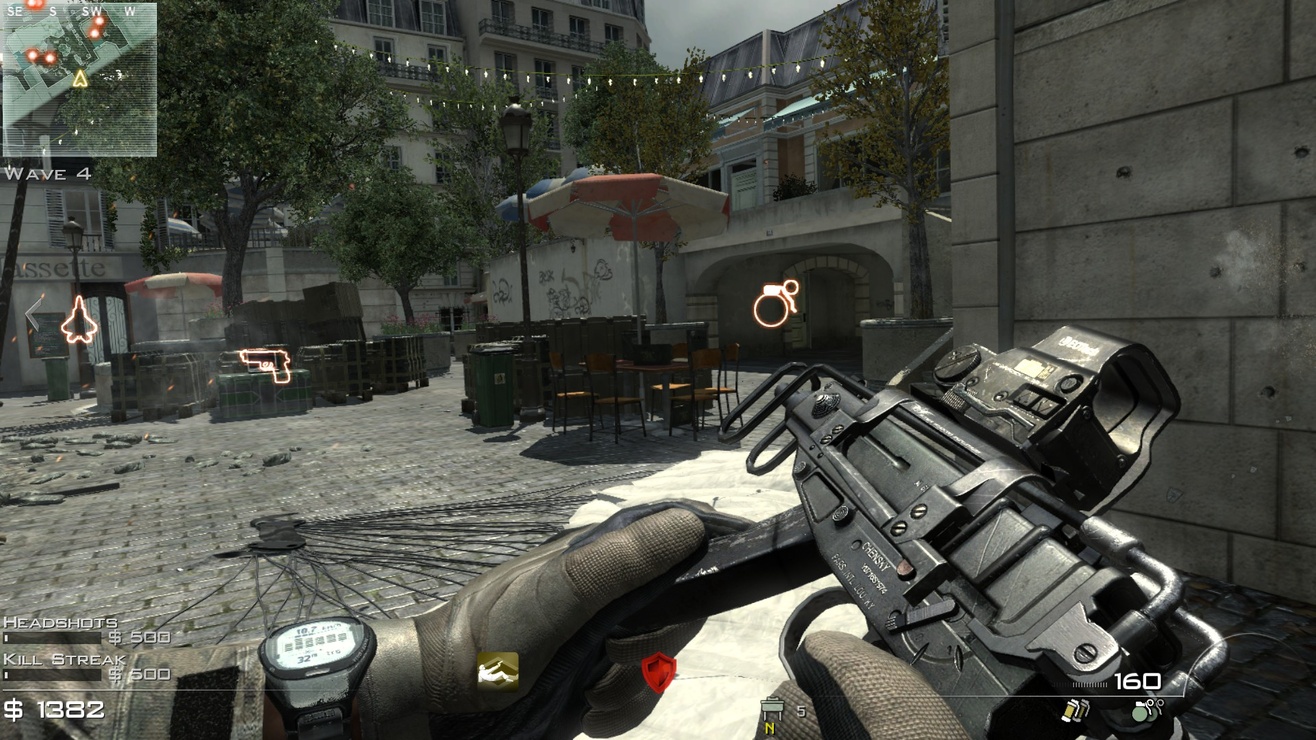Screen dimensions: 1316x740
Task: Click the Kill Streak challenge tracker
Action: pos(86,667)
